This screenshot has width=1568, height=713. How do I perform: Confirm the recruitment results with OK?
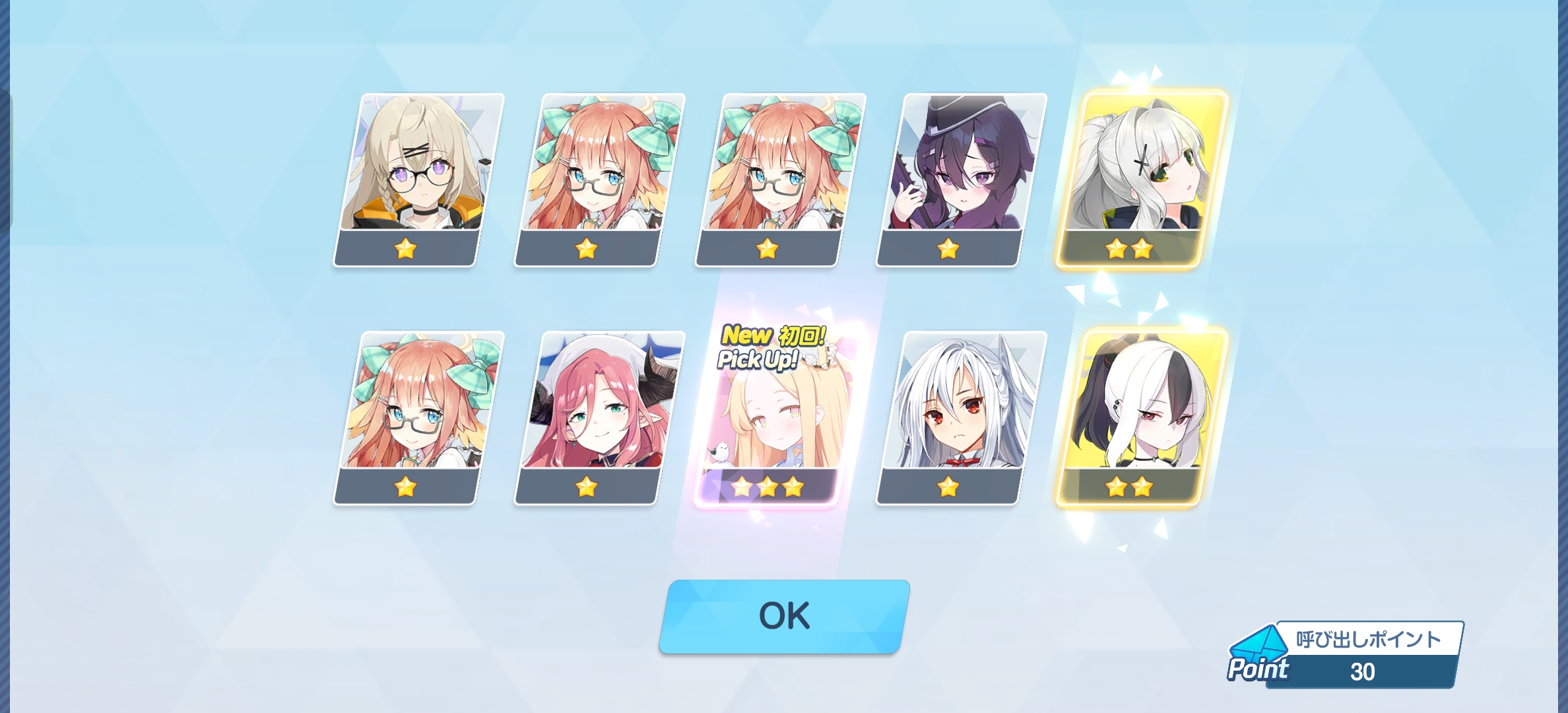(784, 617)
